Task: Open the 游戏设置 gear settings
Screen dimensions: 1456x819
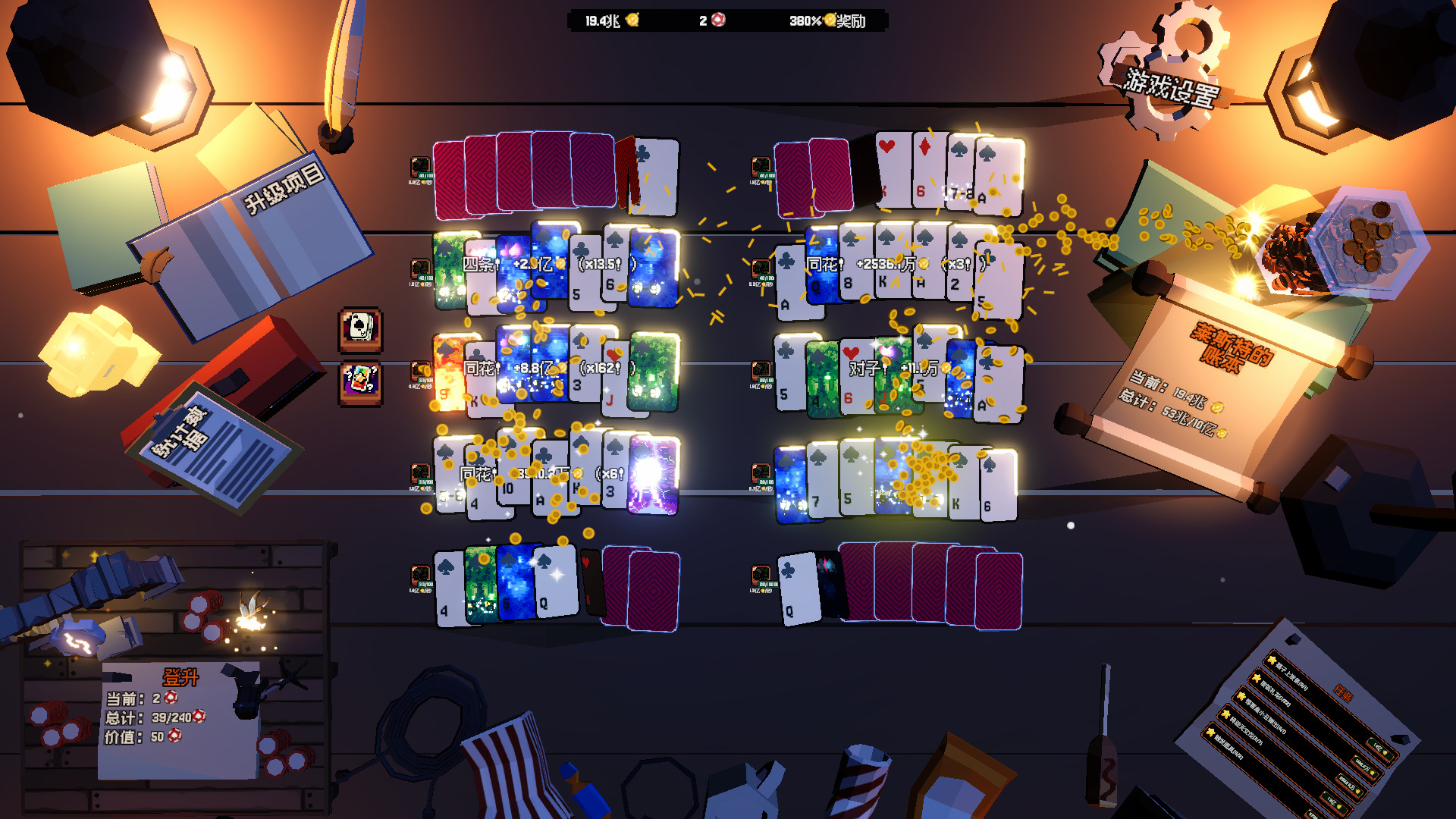Action: [x=1169, y=82]
